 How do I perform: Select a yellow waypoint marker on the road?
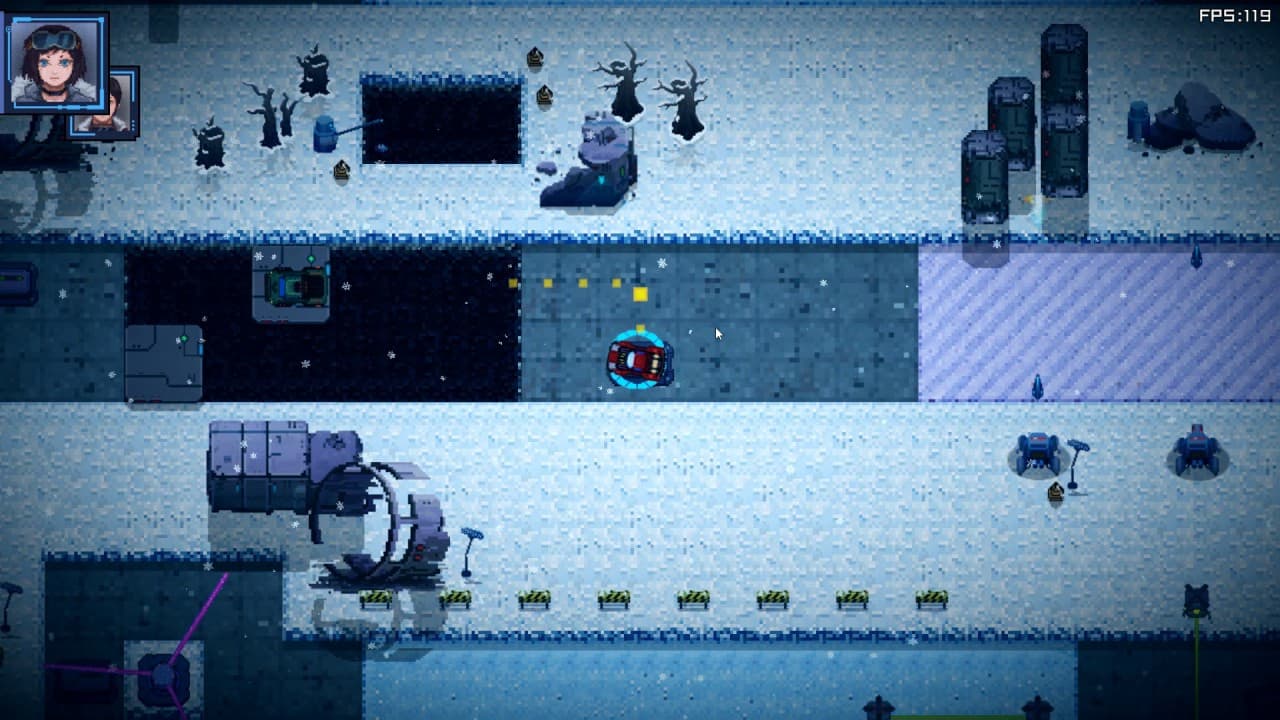tap(640, 295)
